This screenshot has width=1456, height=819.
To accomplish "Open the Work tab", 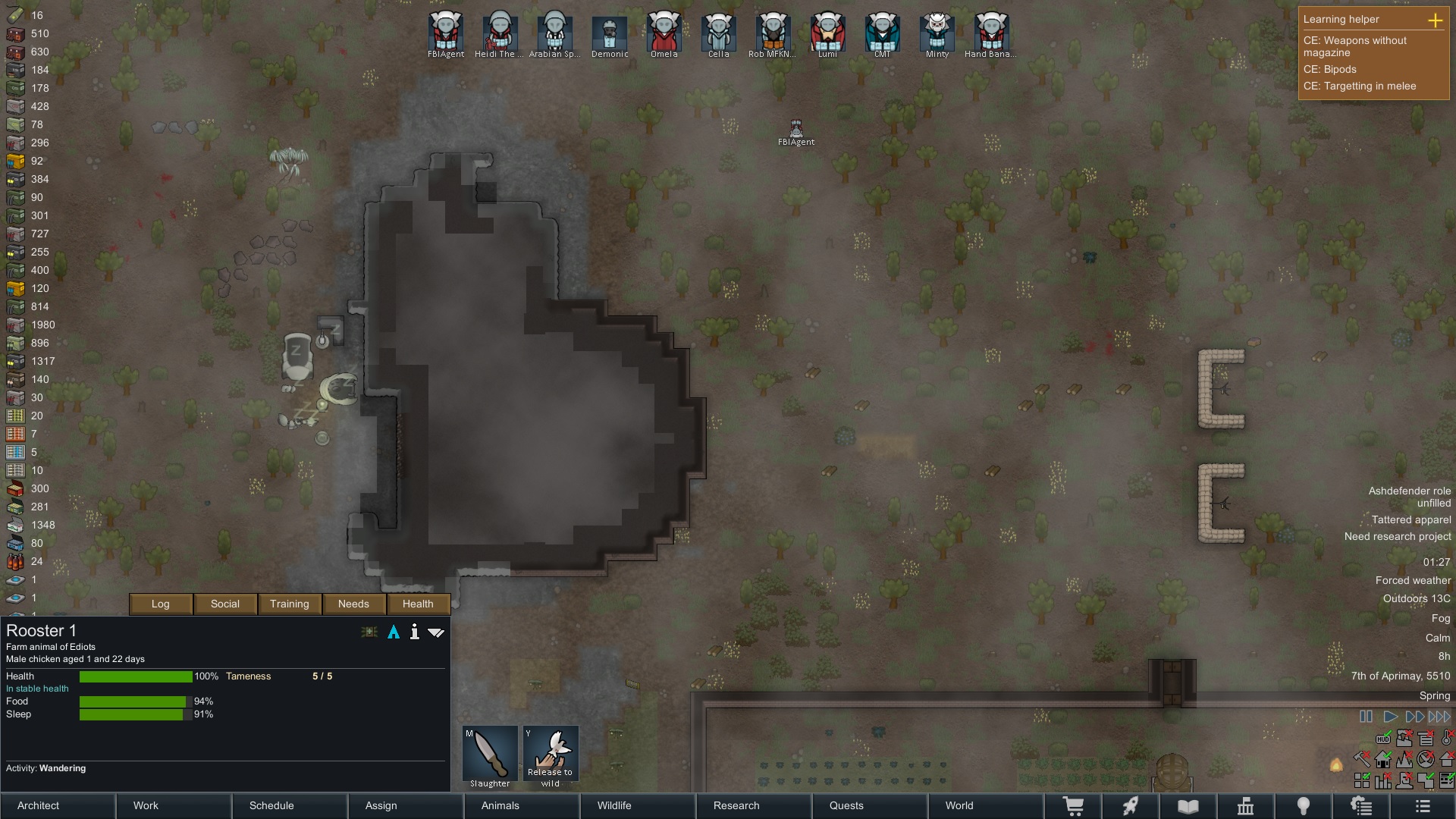I will pyautogui.click(x=146, y=805).
